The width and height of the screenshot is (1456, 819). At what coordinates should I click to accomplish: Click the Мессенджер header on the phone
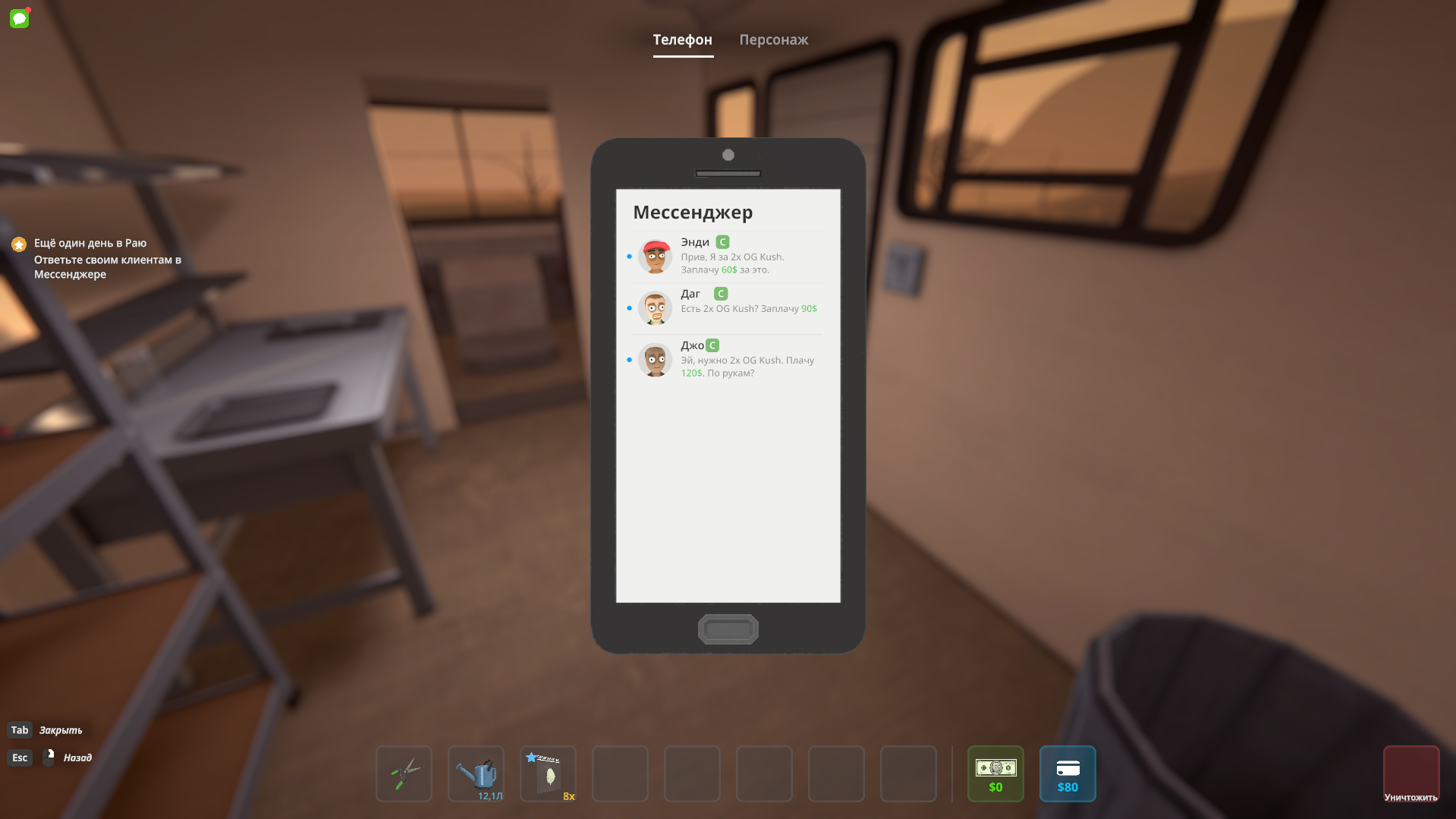tap(693, 213)
